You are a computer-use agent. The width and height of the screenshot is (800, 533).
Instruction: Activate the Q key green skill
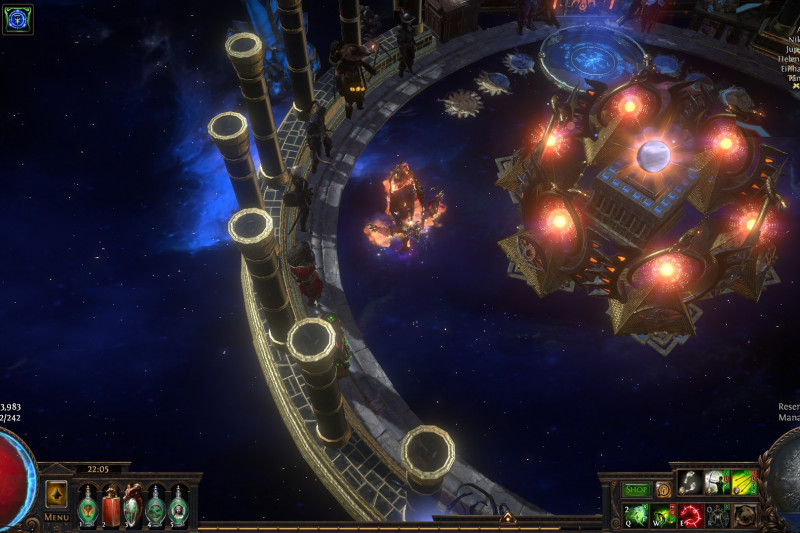[637, 514]
